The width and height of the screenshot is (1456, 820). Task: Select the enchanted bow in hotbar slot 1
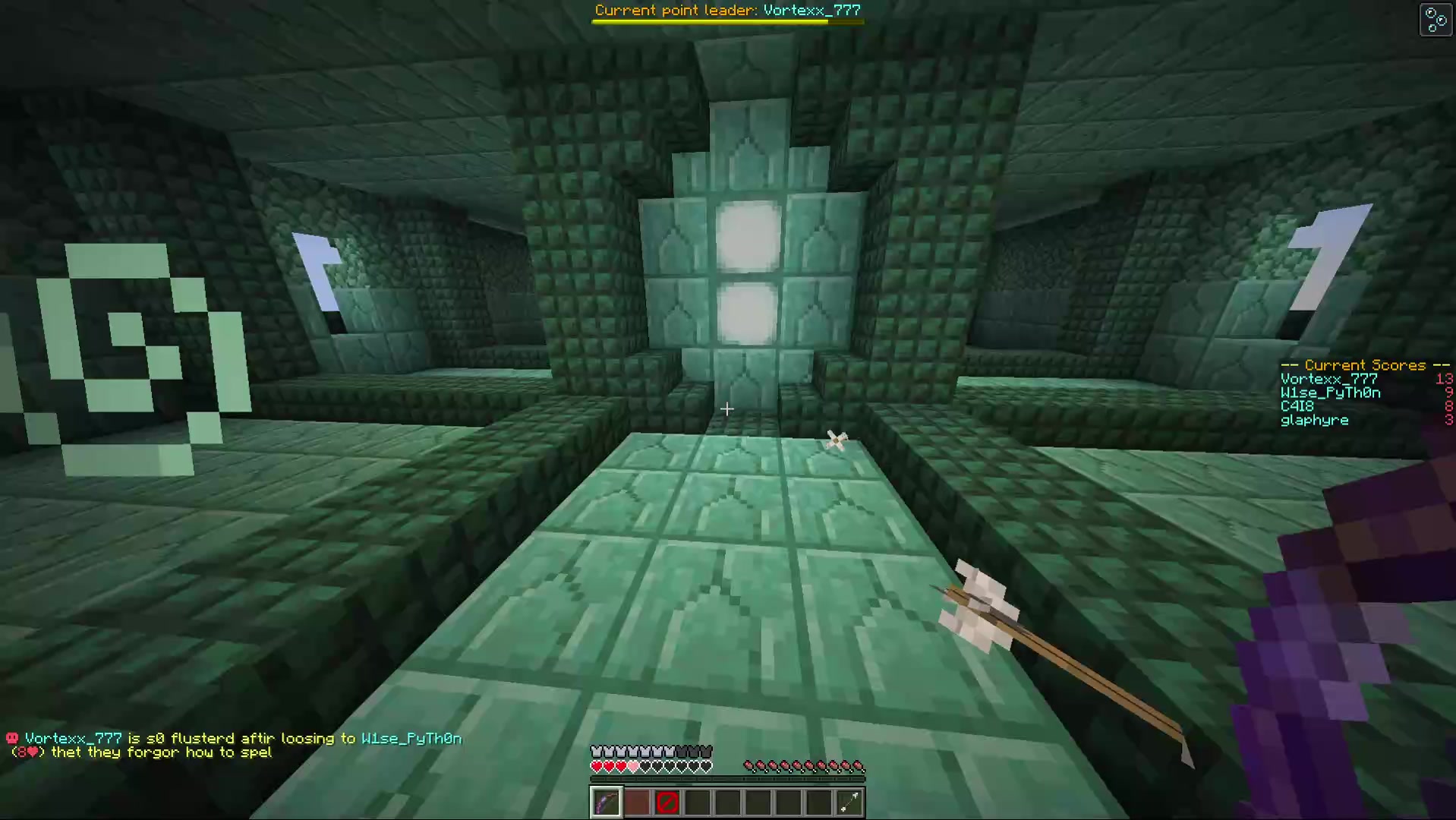click(x=606, y=803)
